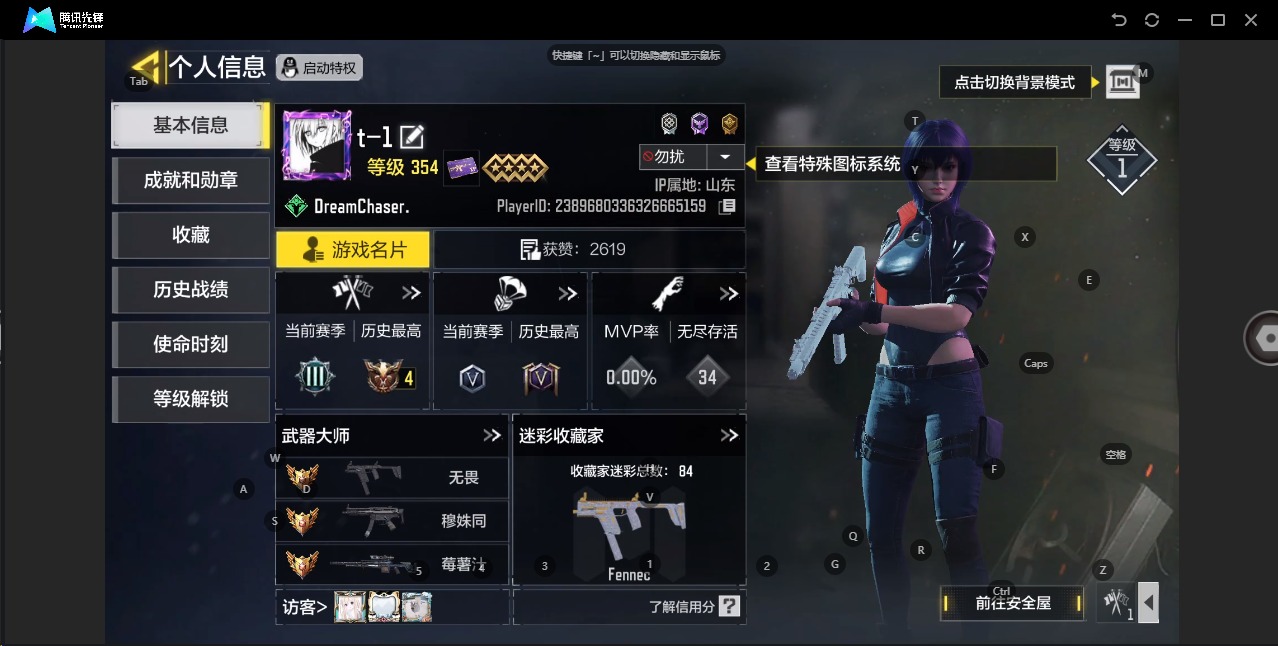Click the 前往安全屋 button
Viewport: 1278px width, 646px height.
tap(1013, 603)
